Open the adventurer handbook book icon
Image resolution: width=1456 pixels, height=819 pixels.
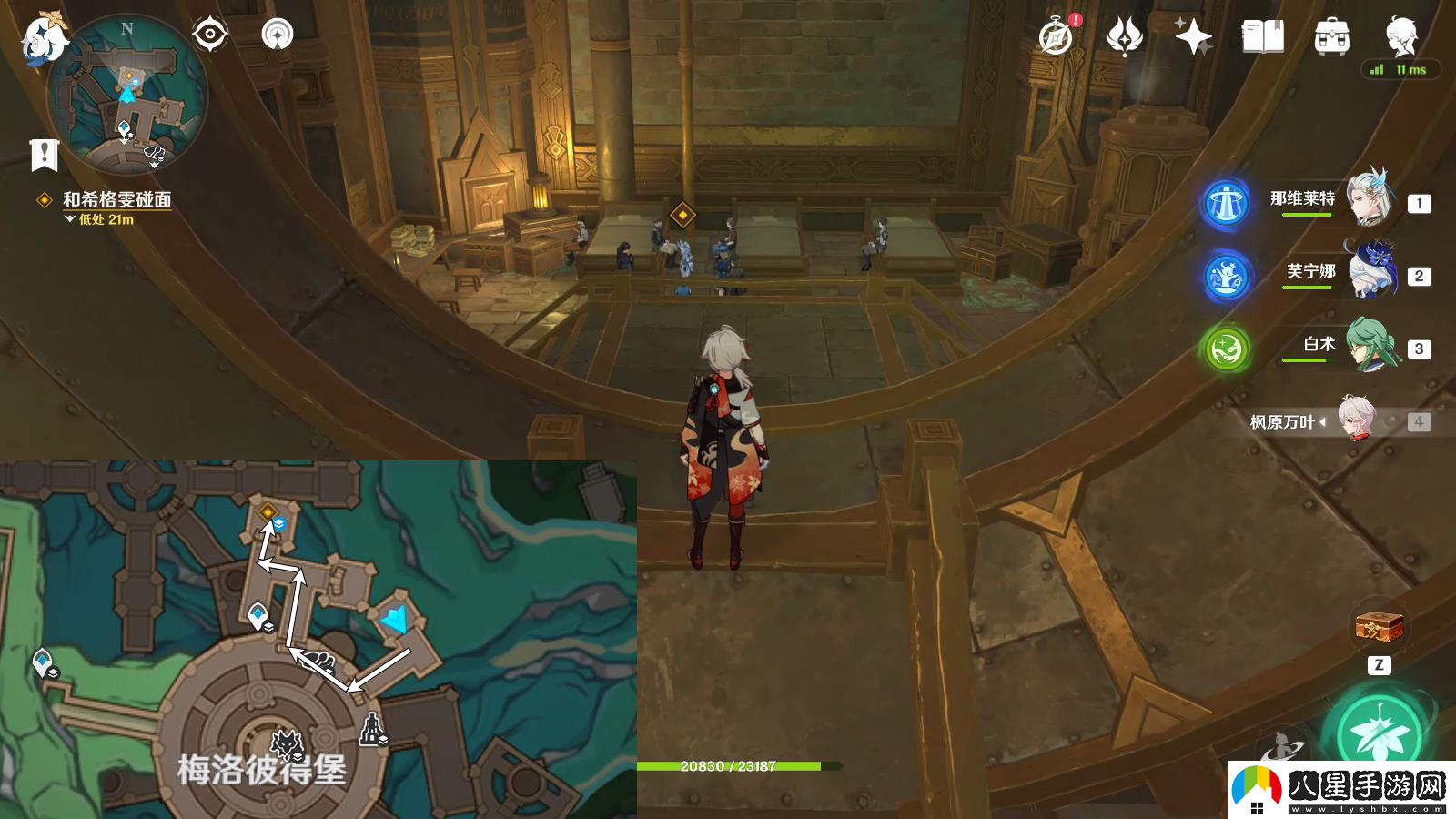tap(1262, 37)
